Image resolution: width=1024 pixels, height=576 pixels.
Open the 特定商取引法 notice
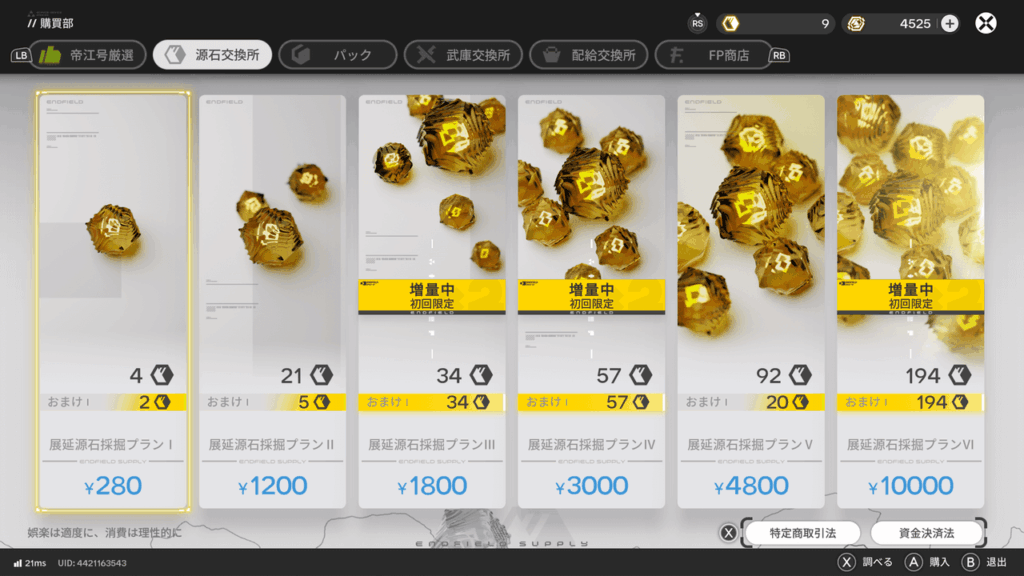coord(803,532)
